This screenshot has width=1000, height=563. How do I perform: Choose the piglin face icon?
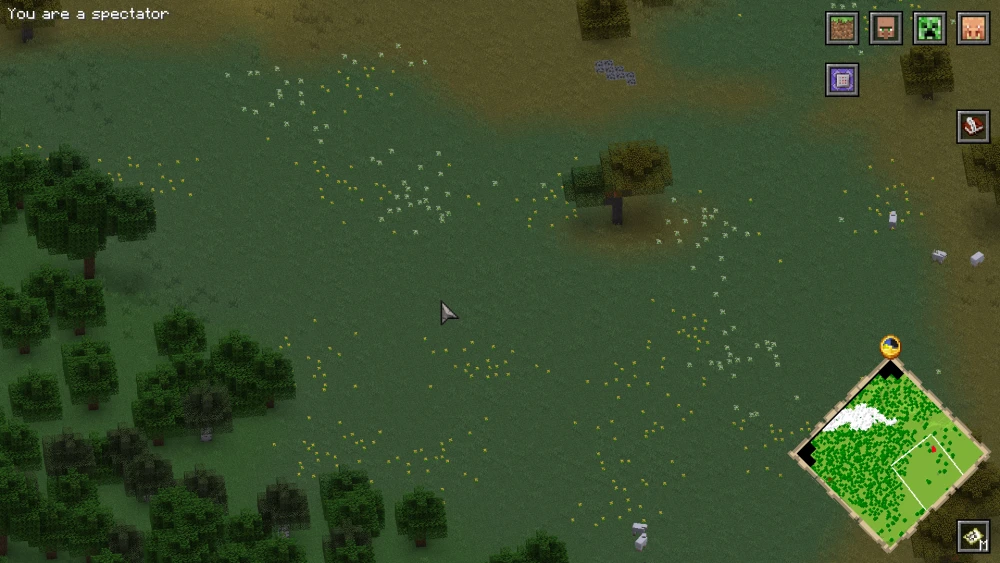(973, 28)
